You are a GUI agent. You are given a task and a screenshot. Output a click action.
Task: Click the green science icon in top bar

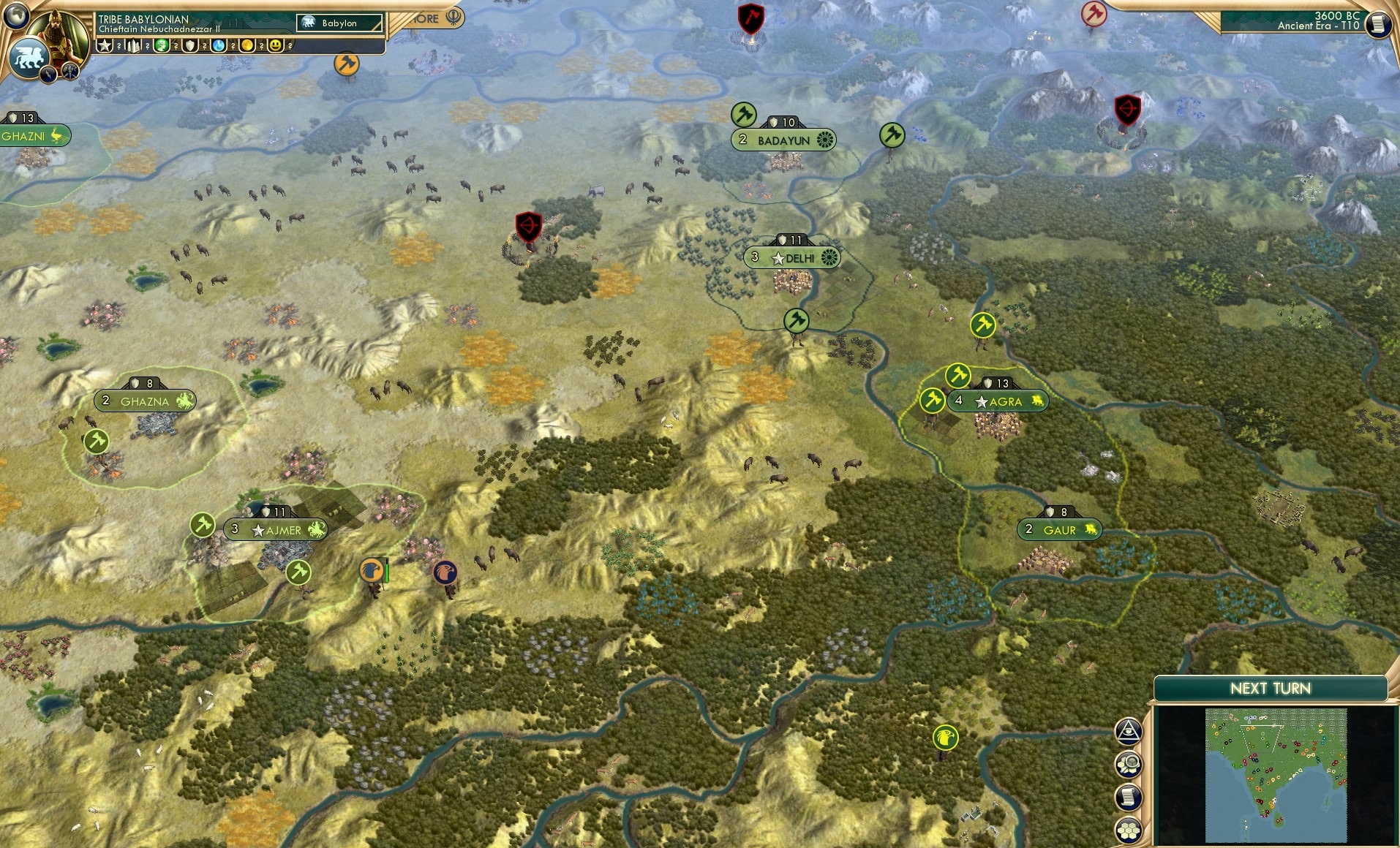point(160,45)
